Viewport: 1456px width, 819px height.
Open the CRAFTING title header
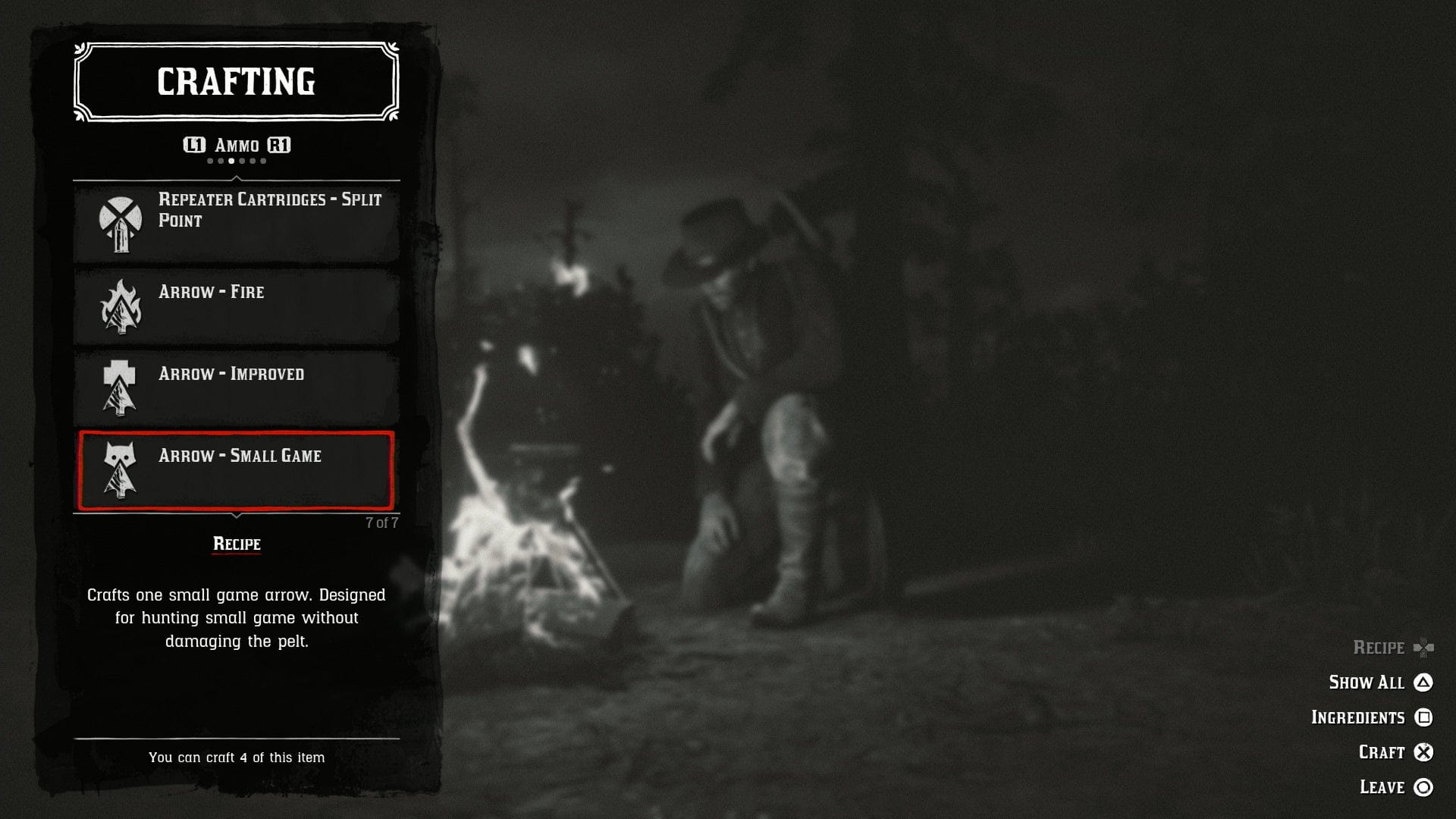(x=235, y=82)
